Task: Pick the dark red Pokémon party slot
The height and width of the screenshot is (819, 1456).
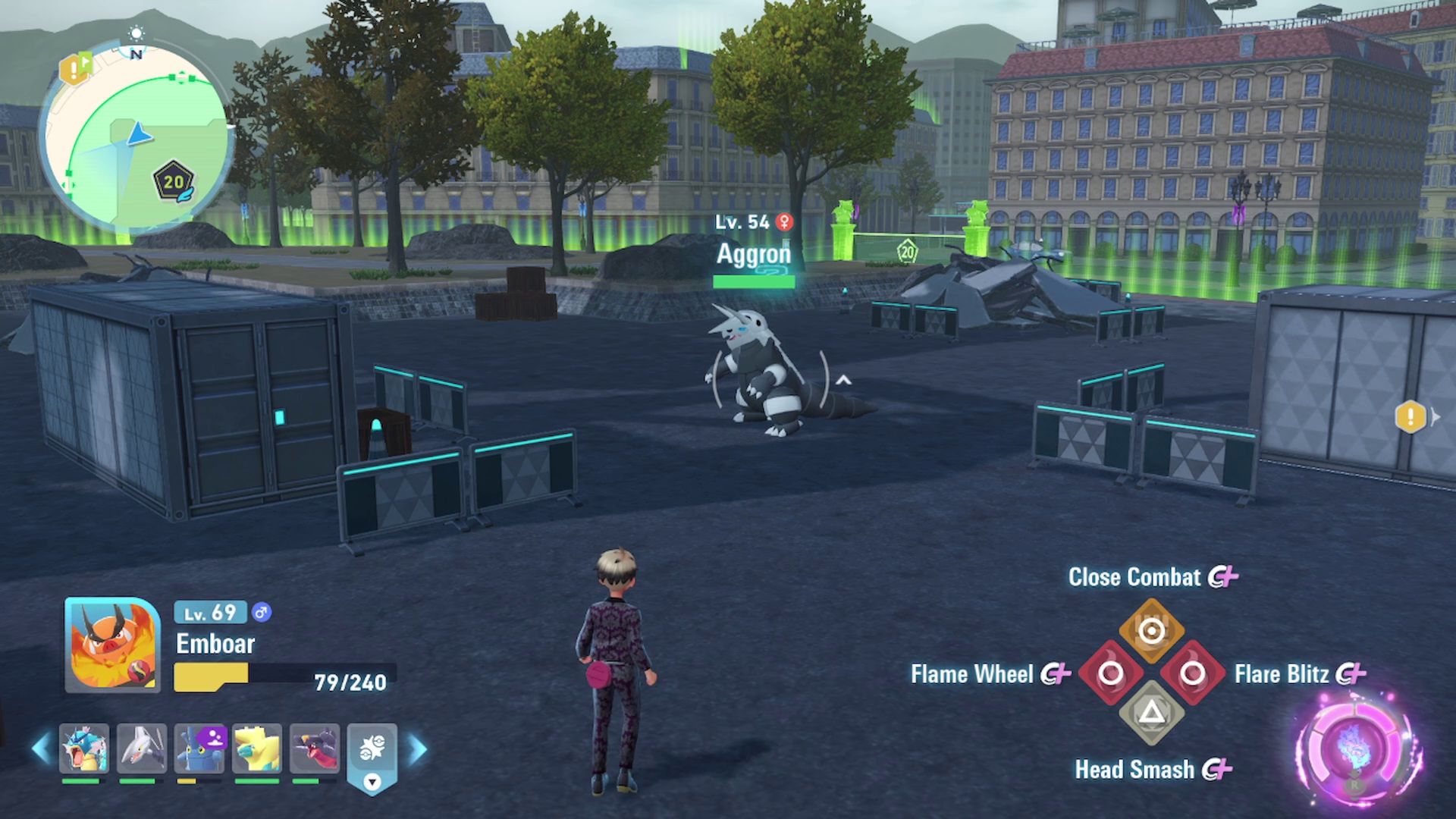Action: (314, 748)
